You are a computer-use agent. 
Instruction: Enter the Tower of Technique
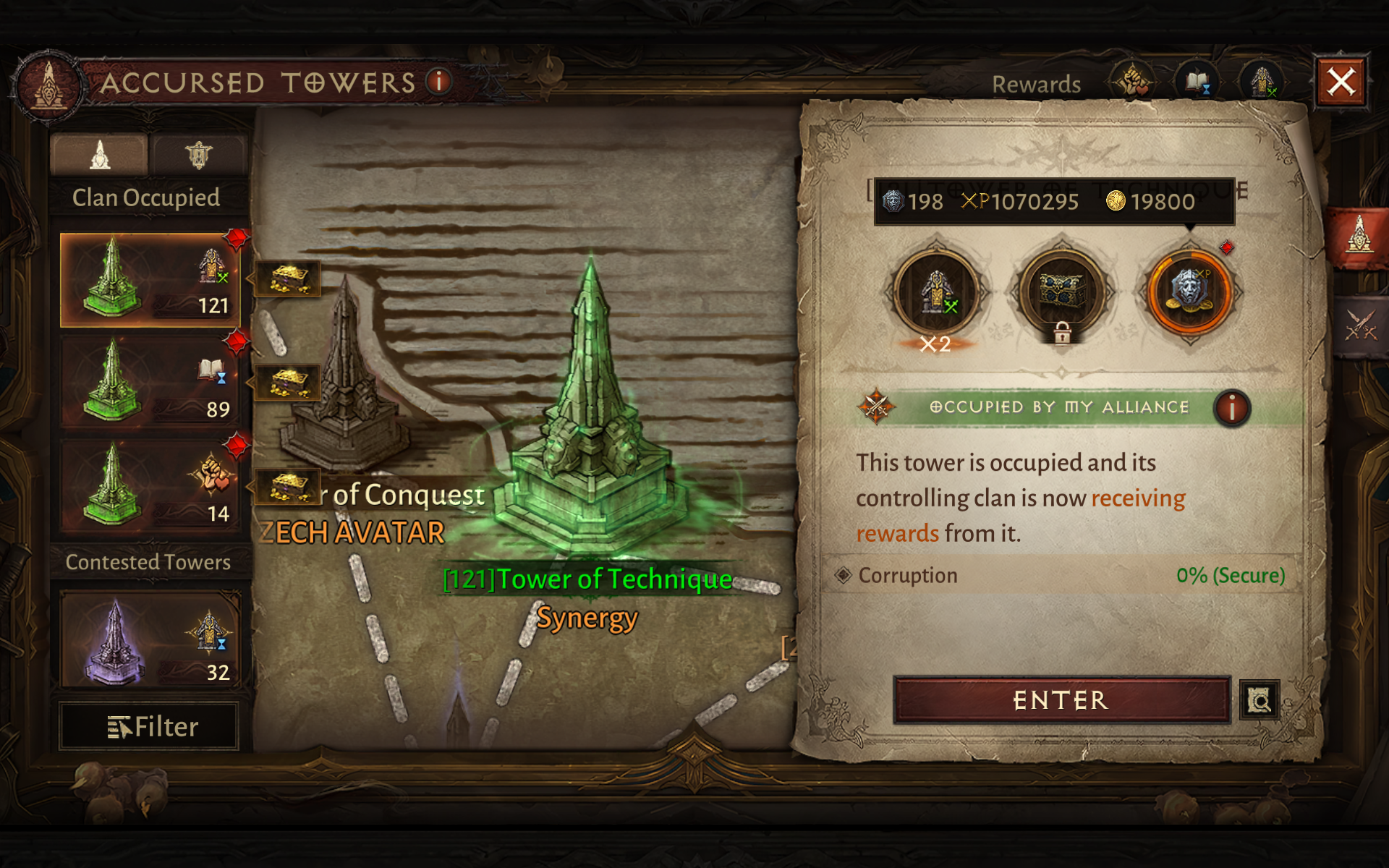[x=1061, y=700]
